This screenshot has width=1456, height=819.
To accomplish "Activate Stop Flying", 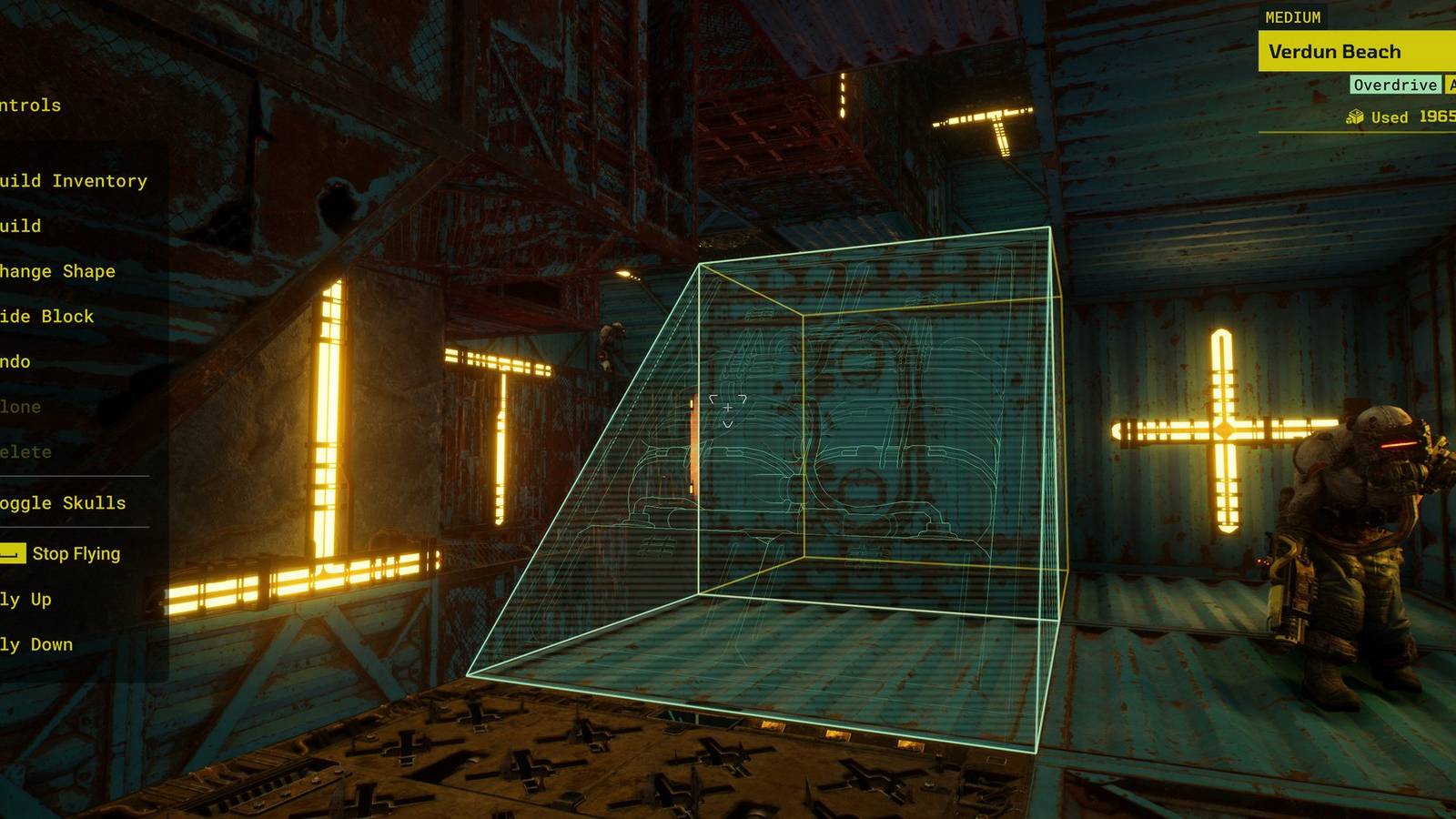I will [x=76, y=552].
